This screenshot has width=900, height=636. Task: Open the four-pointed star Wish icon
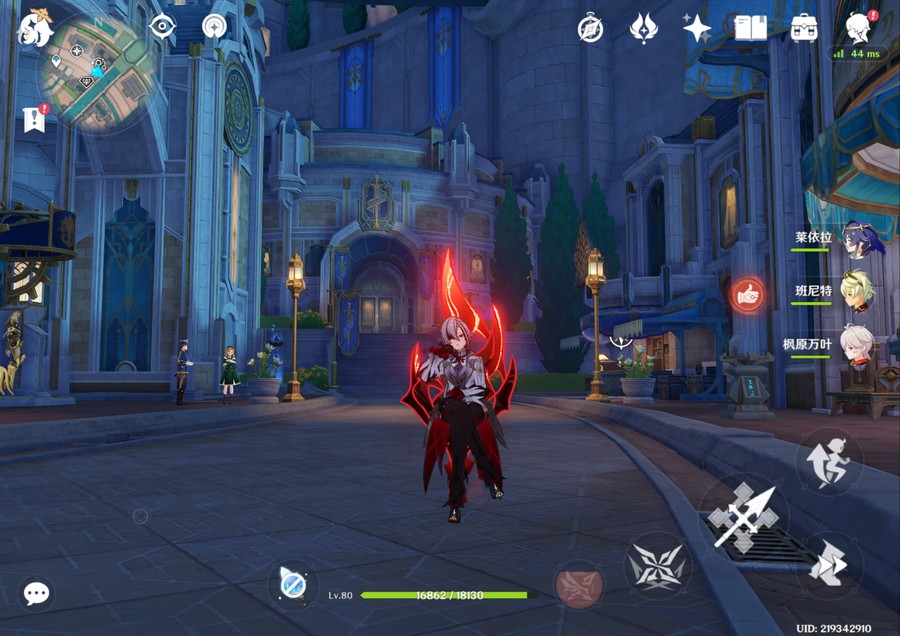696,28
